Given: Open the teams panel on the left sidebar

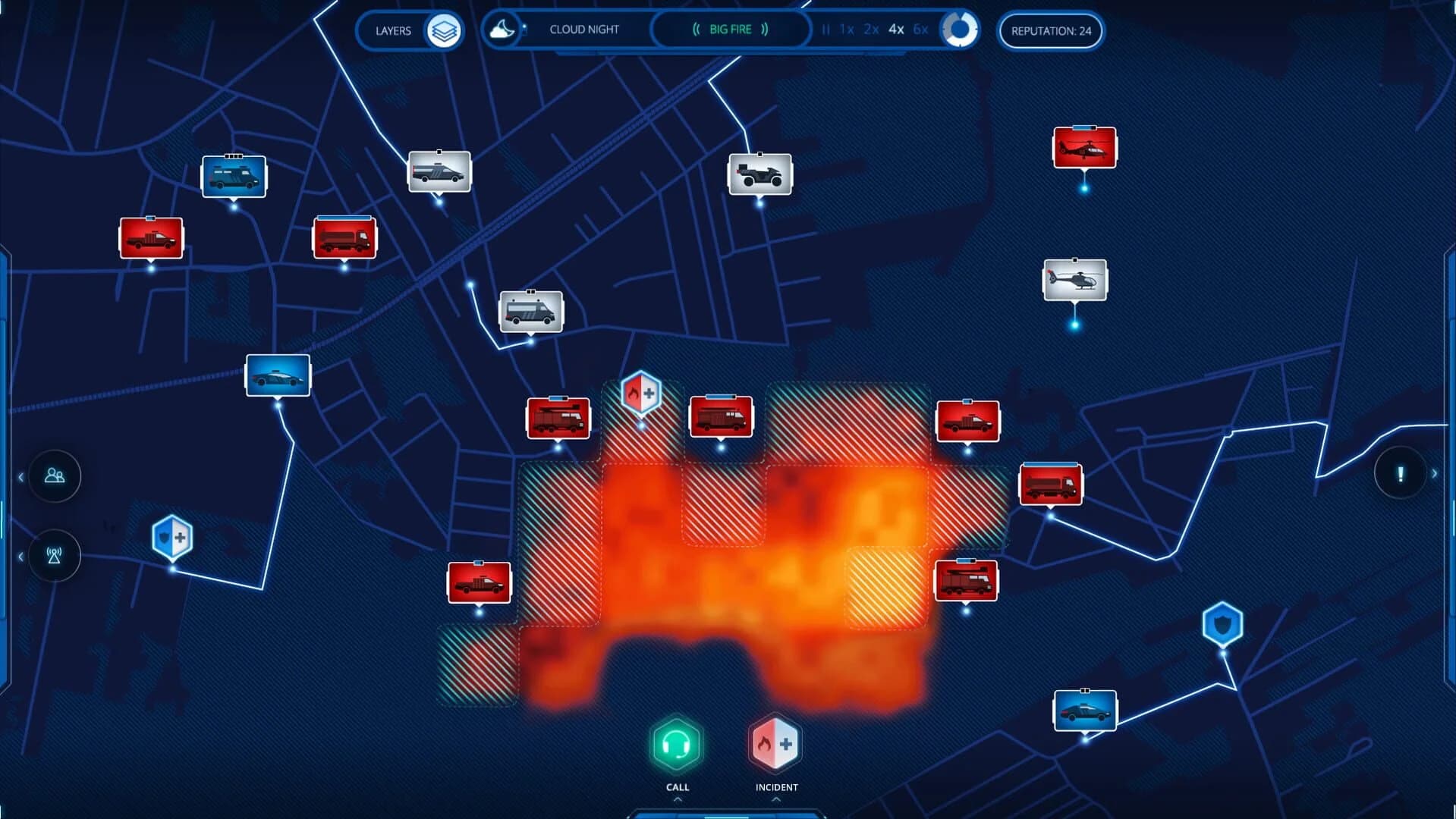Looking at the screenshot, I should (53, 475).
